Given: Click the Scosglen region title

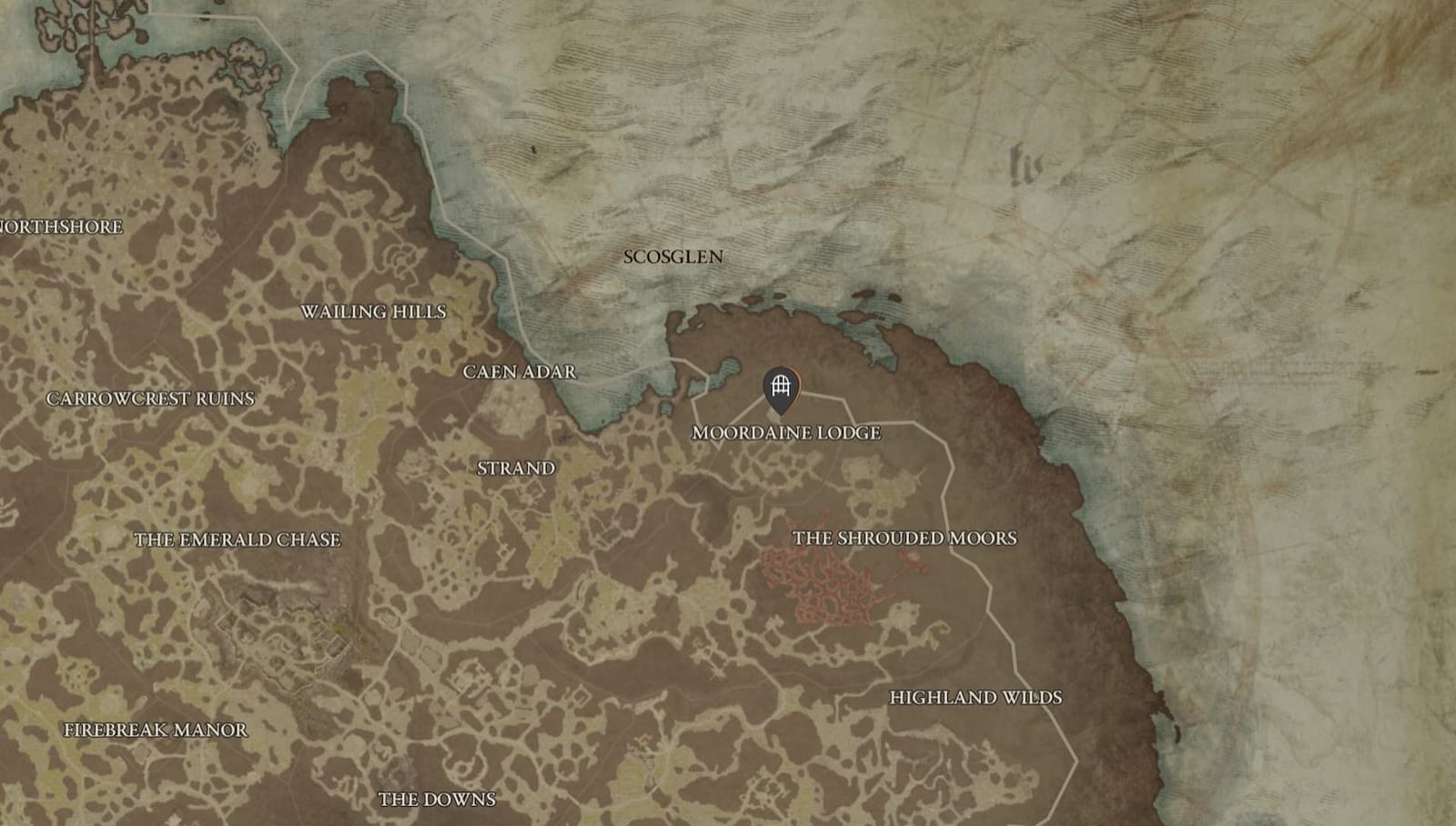Looking at the screenshot, I should click(x=672, y=257).
